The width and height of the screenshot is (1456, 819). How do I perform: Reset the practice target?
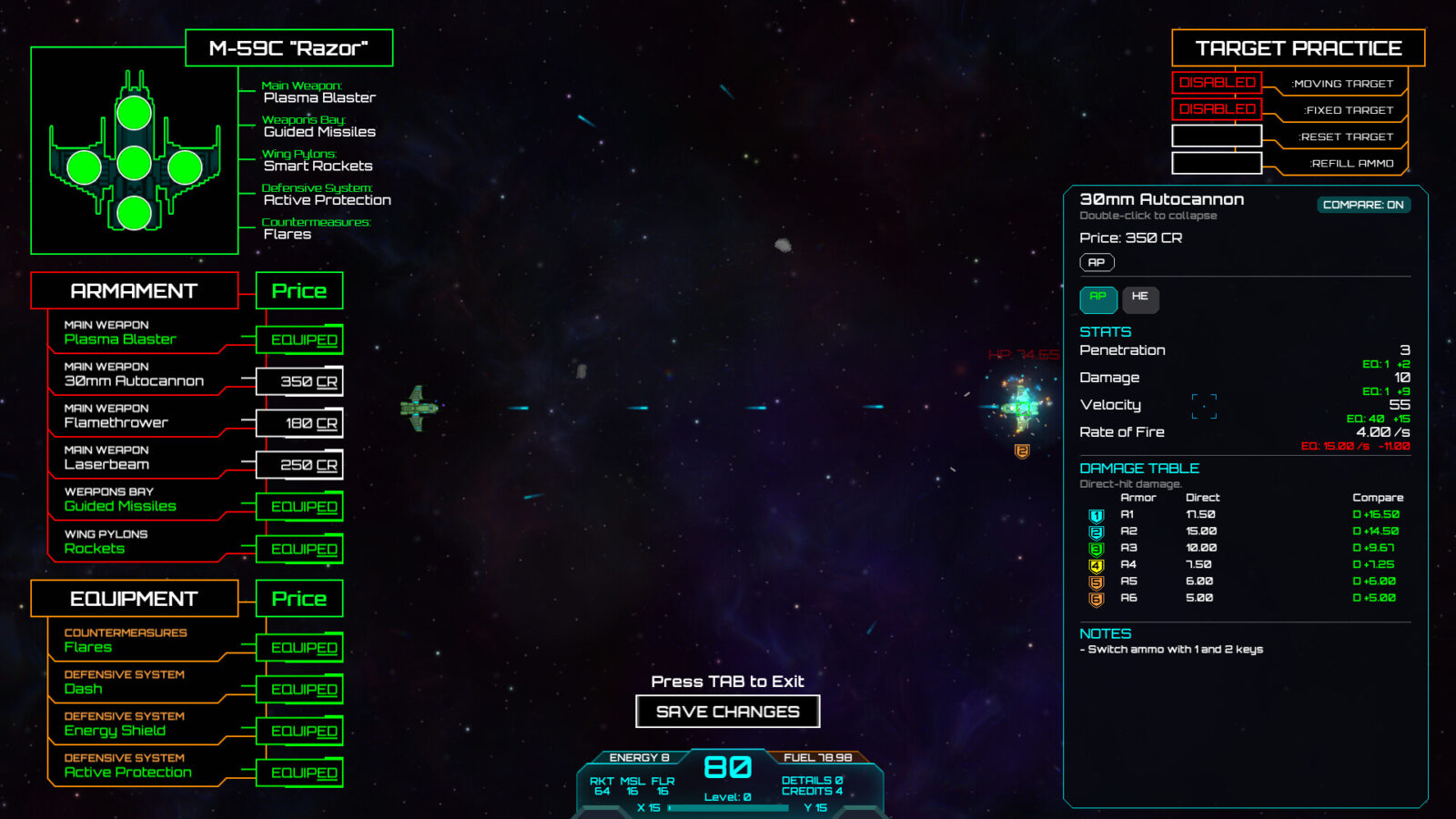[x=1217, y=136]
